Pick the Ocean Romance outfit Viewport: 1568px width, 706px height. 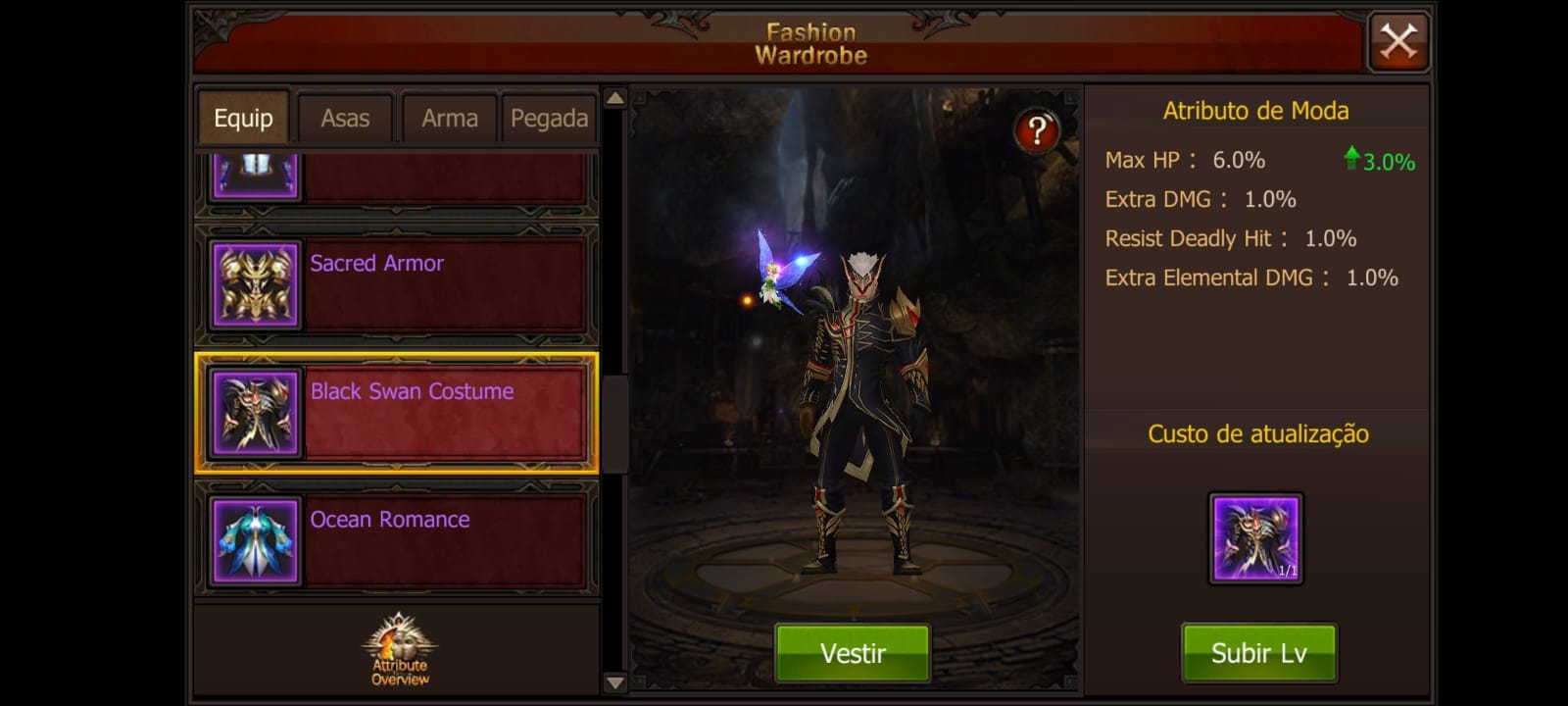[x=397, y=541]
